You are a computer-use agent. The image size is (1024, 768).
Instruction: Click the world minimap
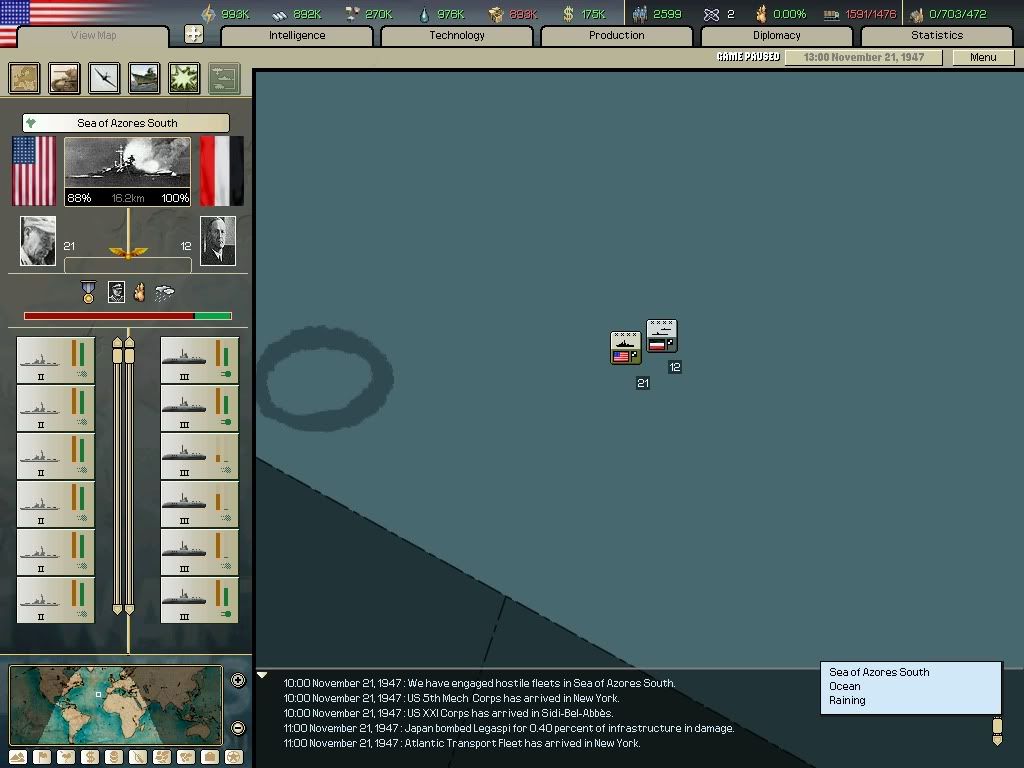(x=115, y=704)
